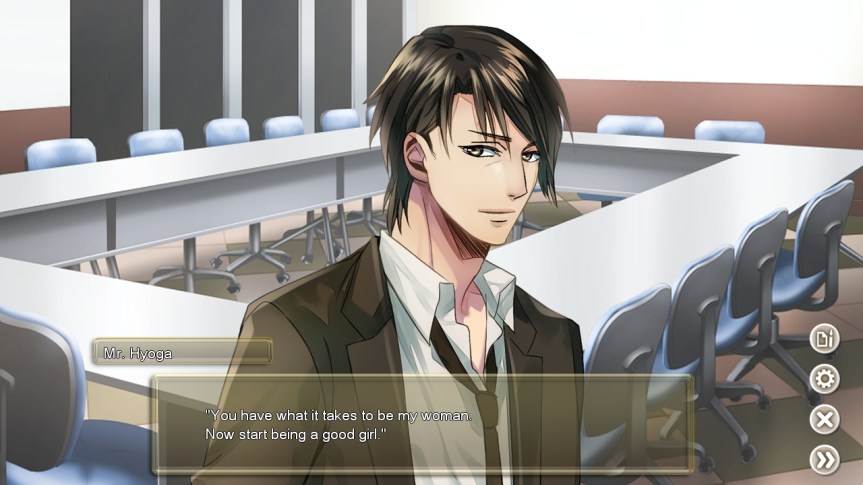The height and width of the screenshot is (485, 863).
Task: Open the gear settings menu
Action: tap(824, 379)
